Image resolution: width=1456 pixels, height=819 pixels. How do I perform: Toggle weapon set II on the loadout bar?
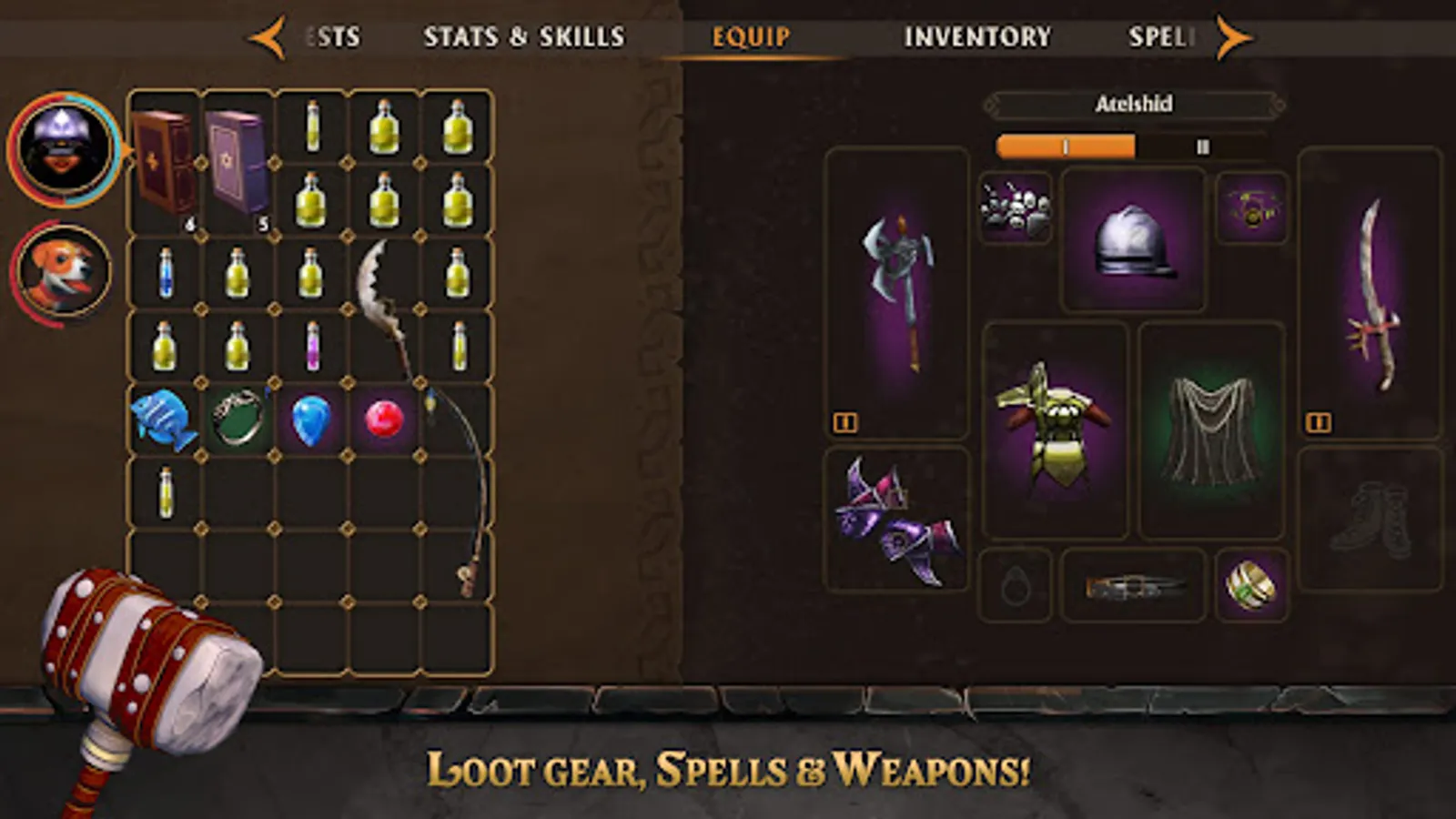pos(1203,144)
